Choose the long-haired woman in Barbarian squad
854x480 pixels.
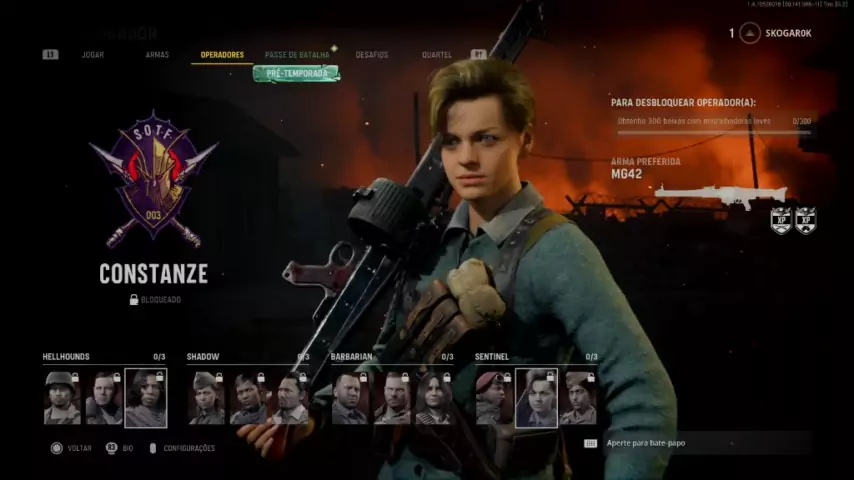[x=434, y=398]
